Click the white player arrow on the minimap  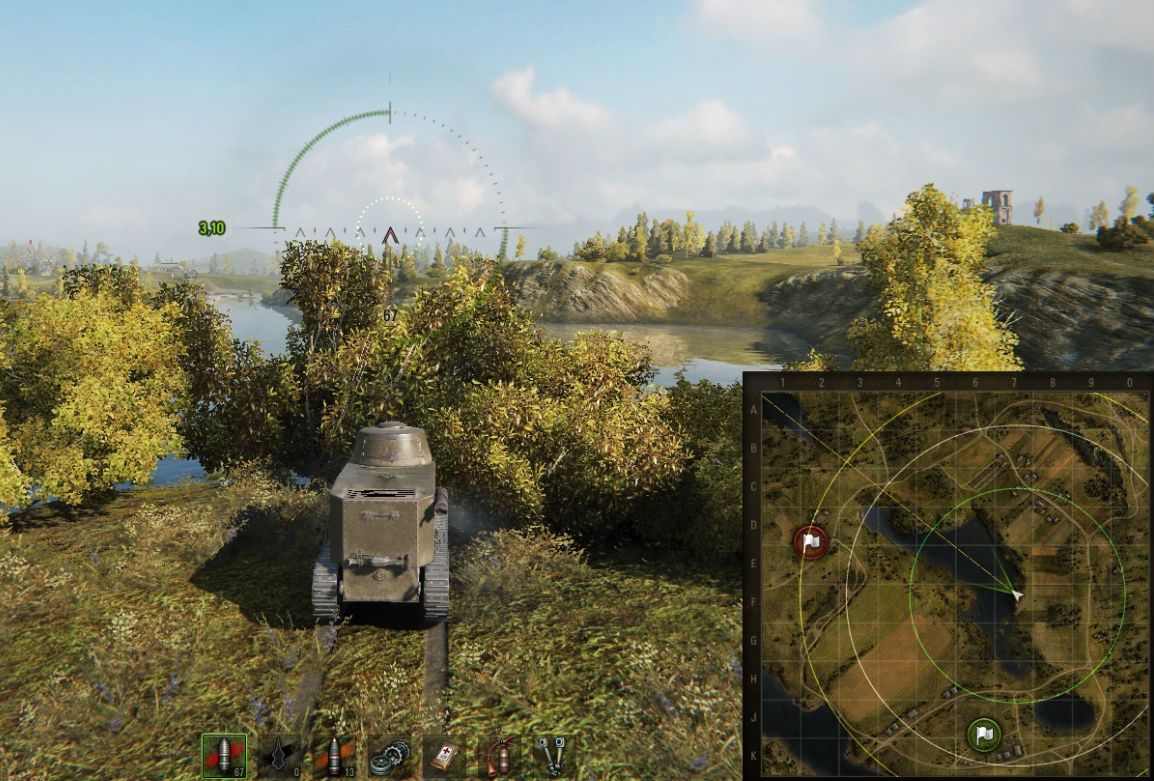coord(1016,595)
